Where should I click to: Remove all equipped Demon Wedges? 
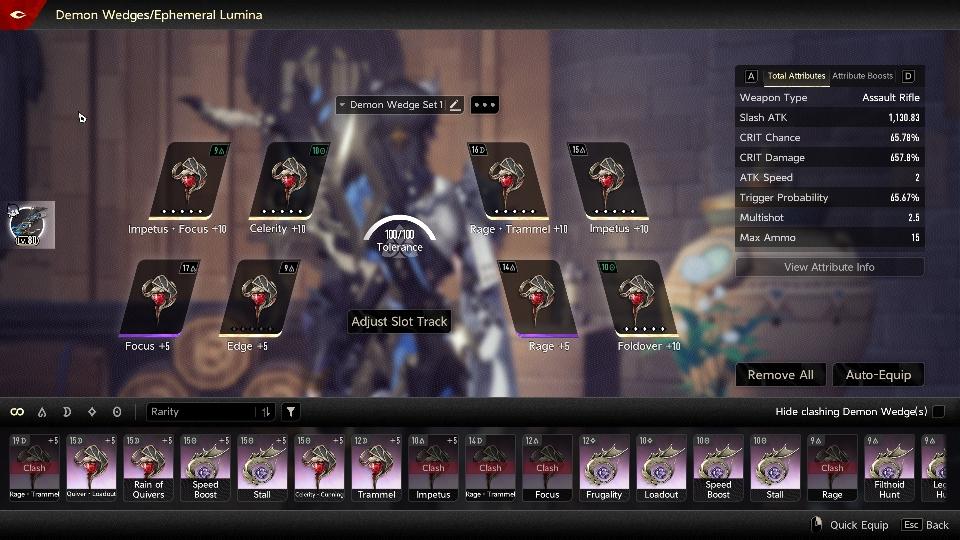[780, 375]
